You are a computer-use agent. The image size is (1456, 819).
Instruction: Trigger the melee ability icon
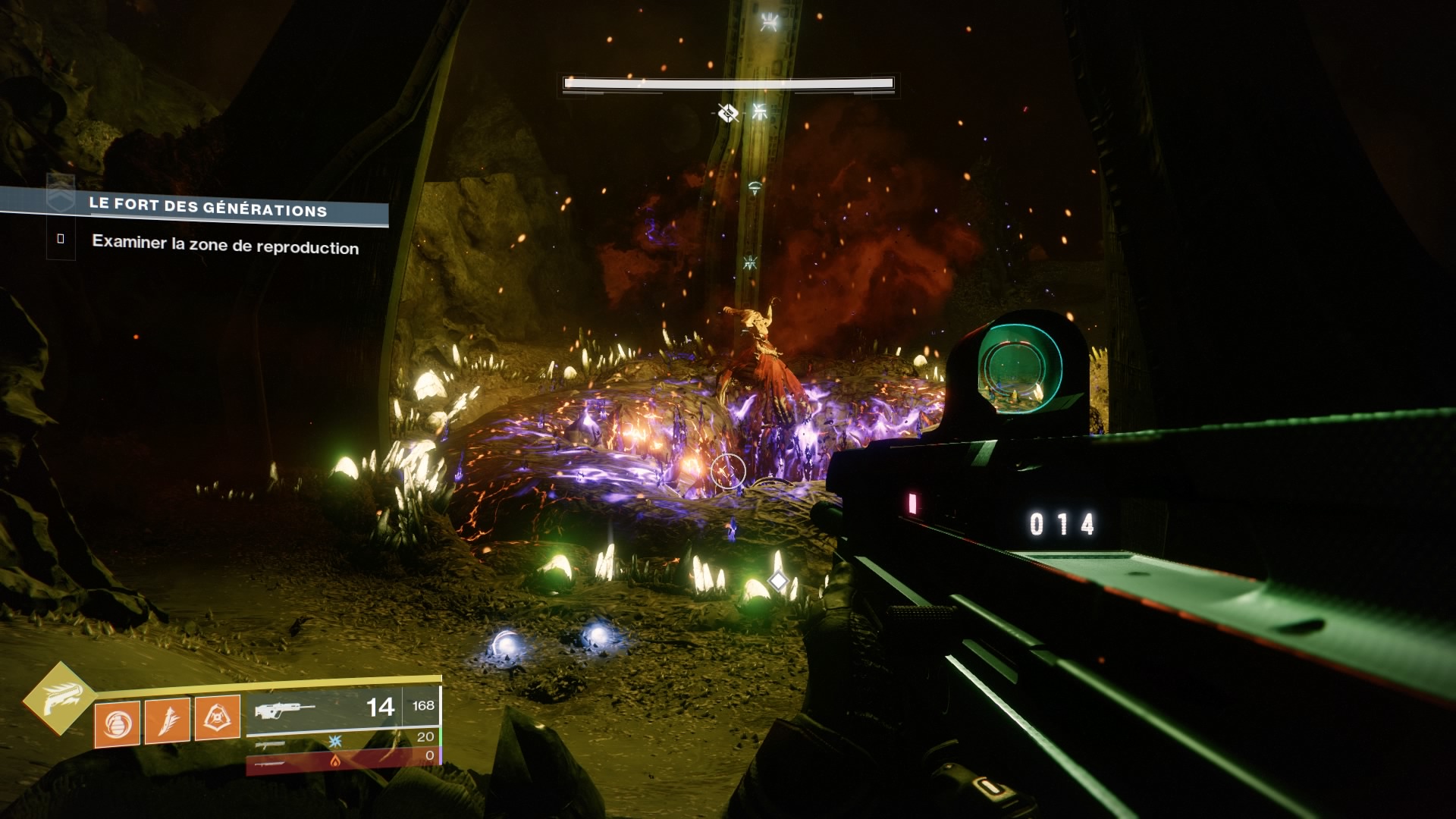pyautogui.click(x=168, y=720)
